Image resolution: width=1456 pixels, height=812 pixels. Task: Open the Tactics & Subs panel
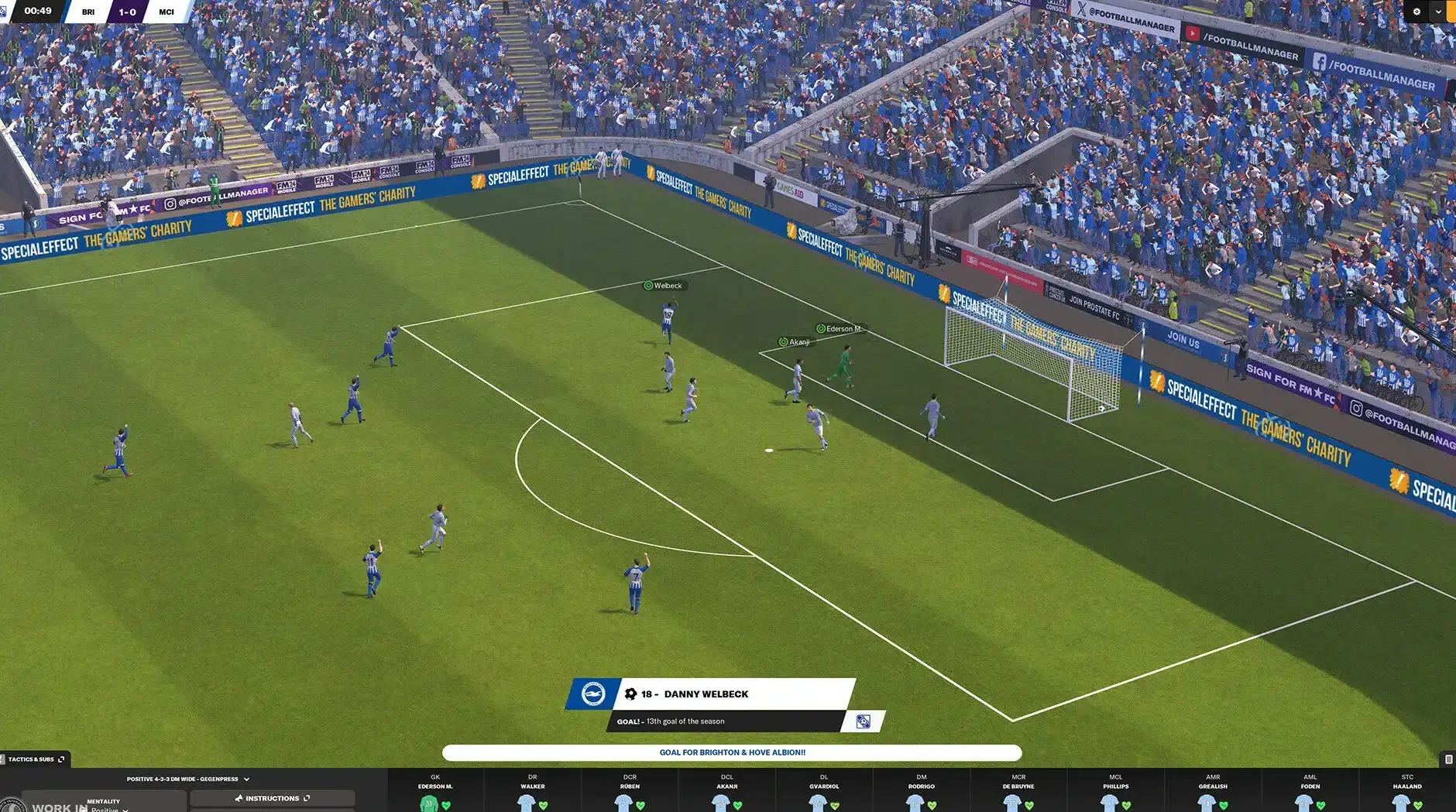(x=35, y=759)
